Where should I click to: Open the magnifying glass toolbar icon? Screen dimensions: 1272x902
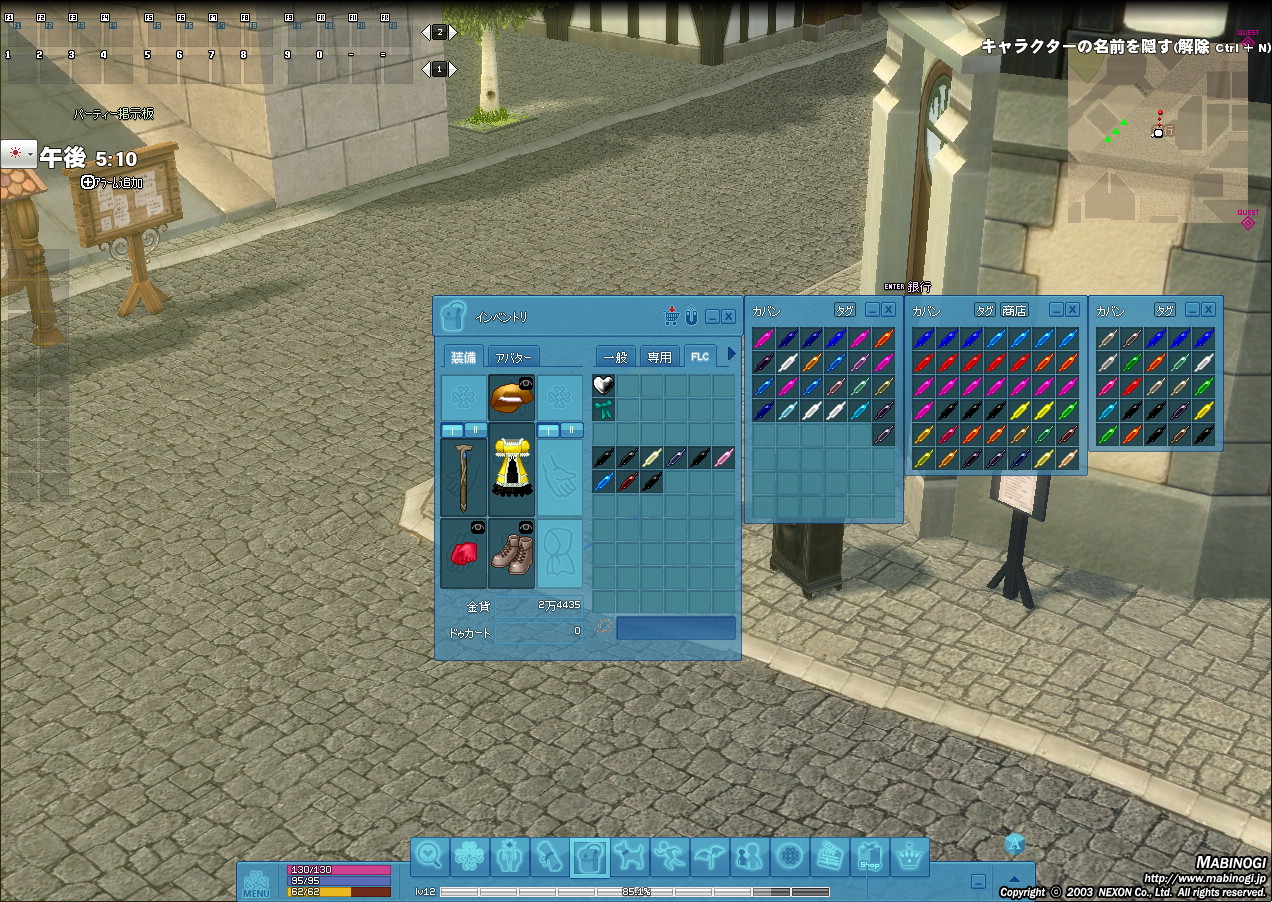pos(430,857)
